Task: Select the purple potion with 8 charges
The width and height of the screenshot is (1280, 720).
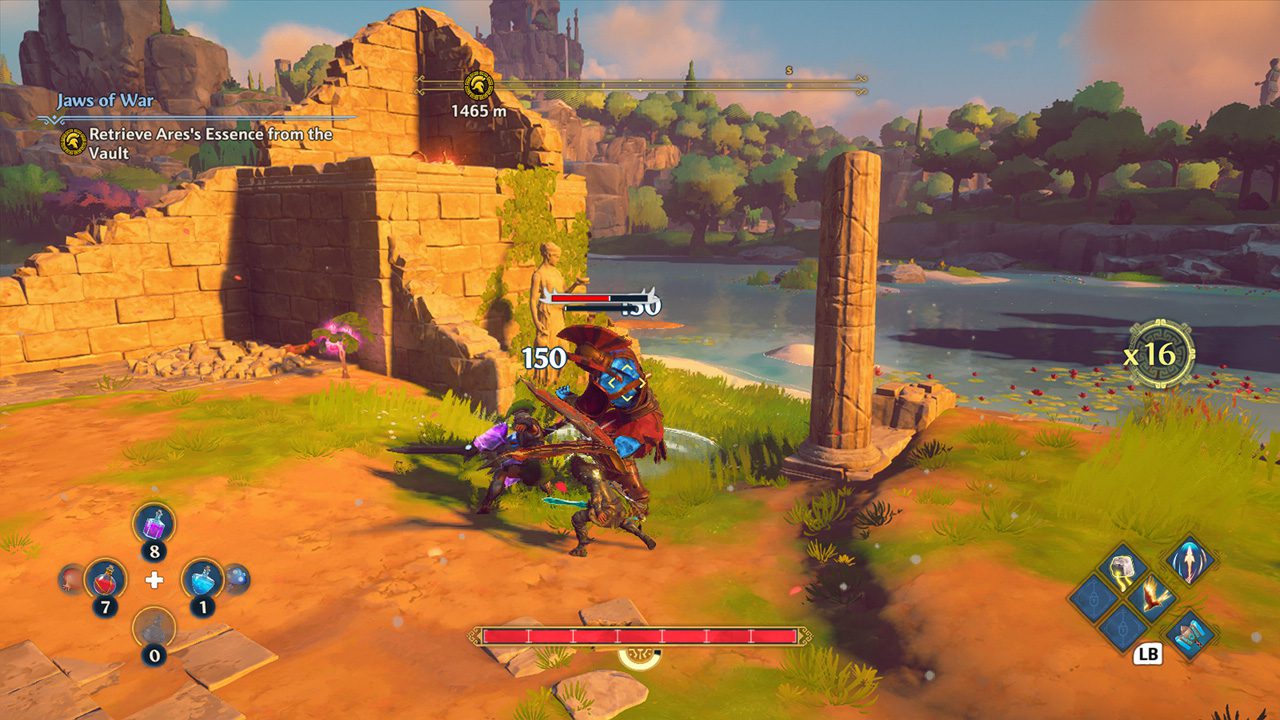Action: tap(154, 523)
